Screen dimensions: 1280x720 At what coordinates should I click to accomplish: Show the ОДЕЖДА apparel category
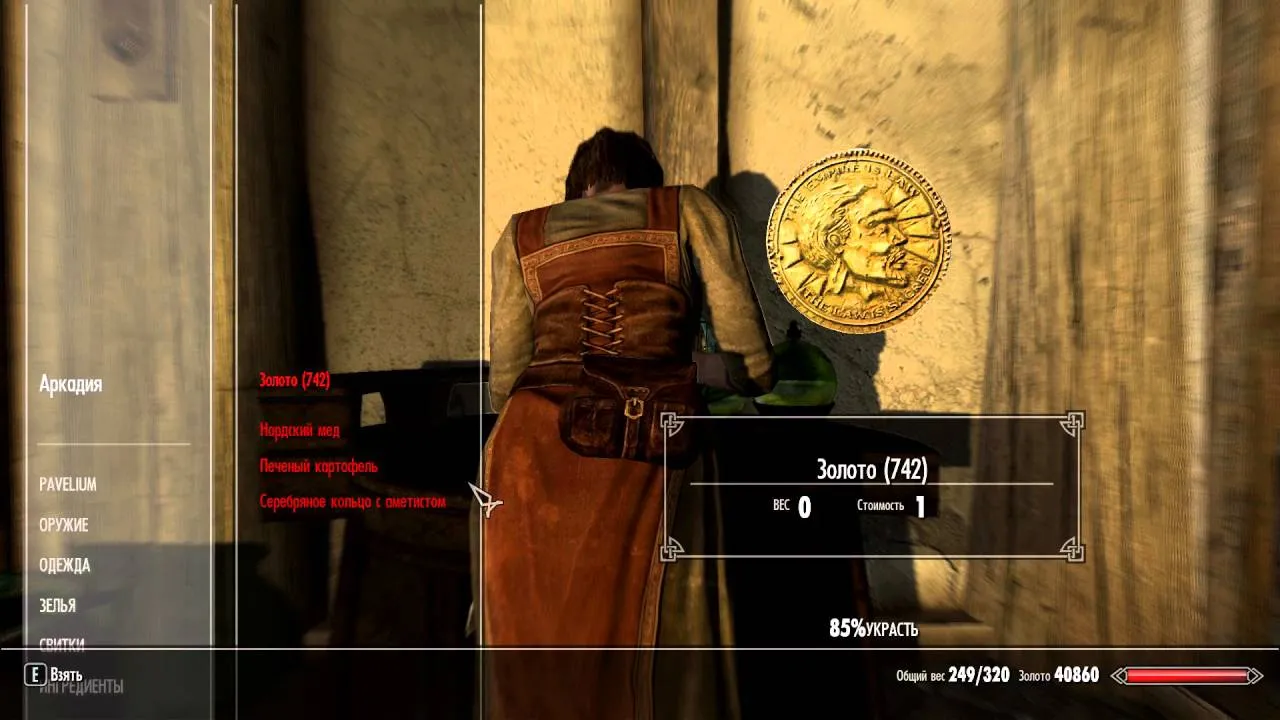(65, 565)
